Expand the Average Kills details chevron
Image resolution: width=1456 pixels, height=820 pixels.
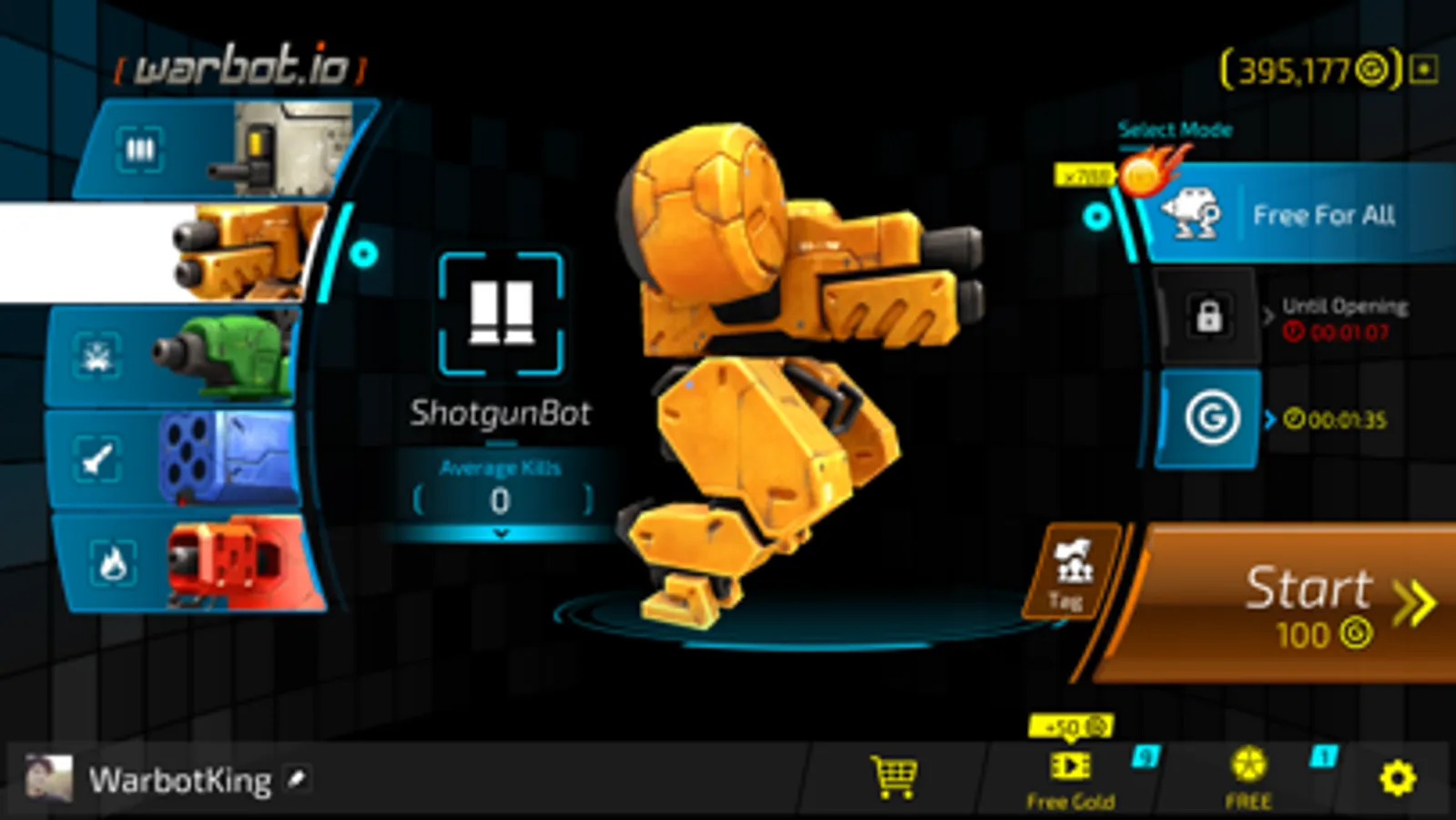click(x=499, y=534)
